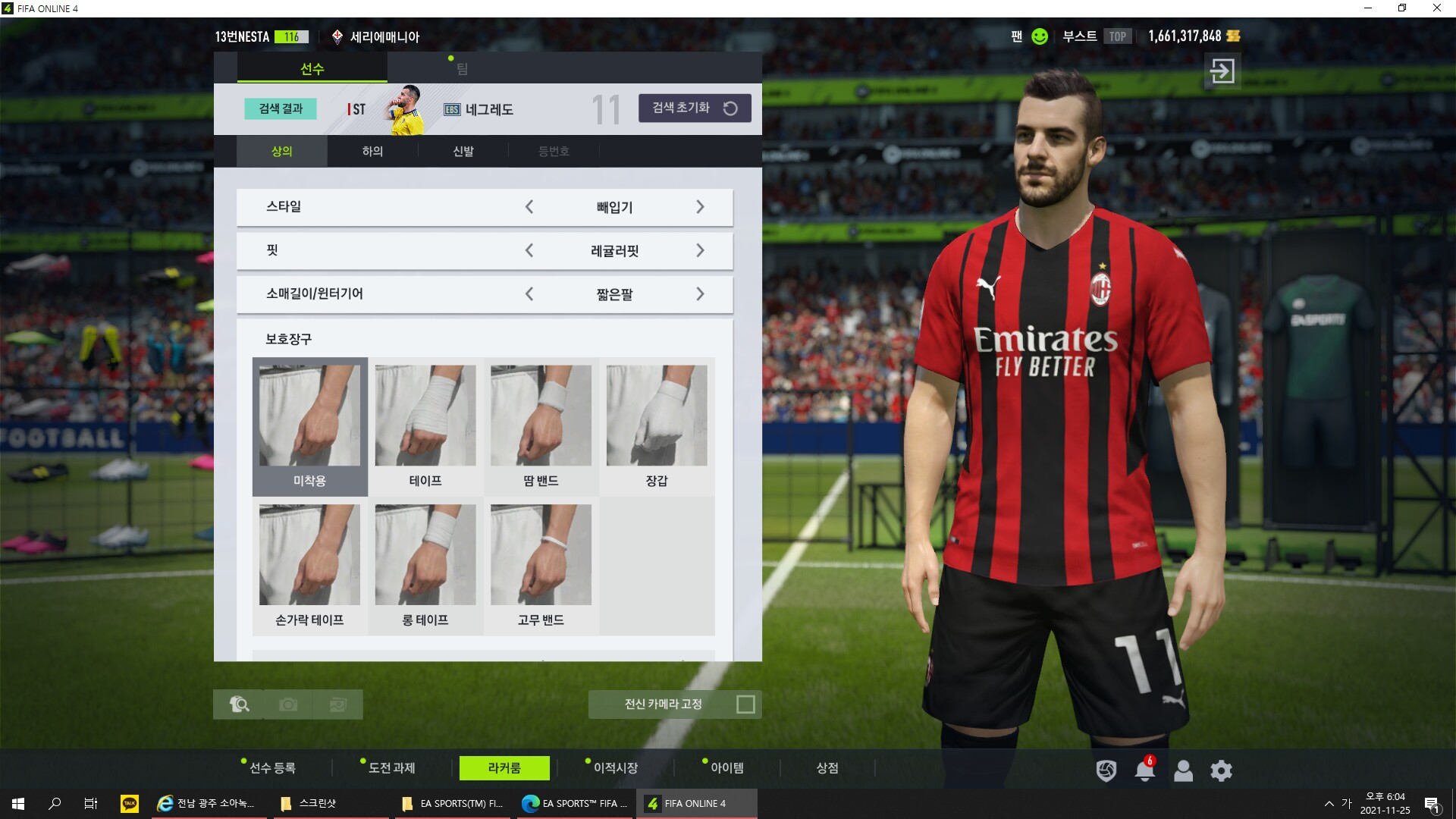Open the 이적시장 transfer market menu
This screenshot has height=819, width=1456.
tap(615, 768)
